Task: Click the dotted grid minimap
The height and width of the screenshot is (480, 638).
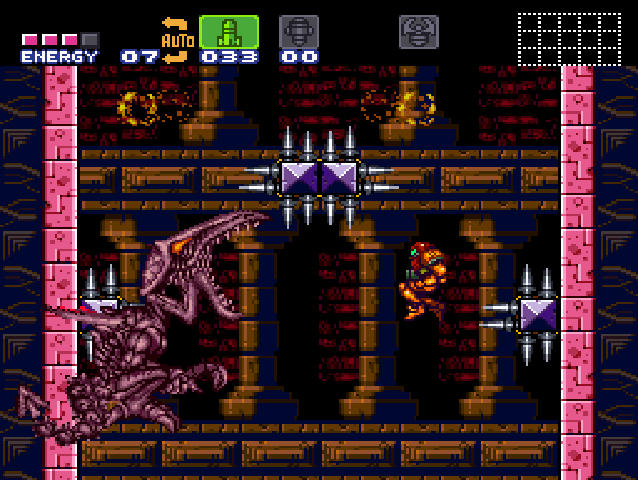Action: tap(569, 38)
